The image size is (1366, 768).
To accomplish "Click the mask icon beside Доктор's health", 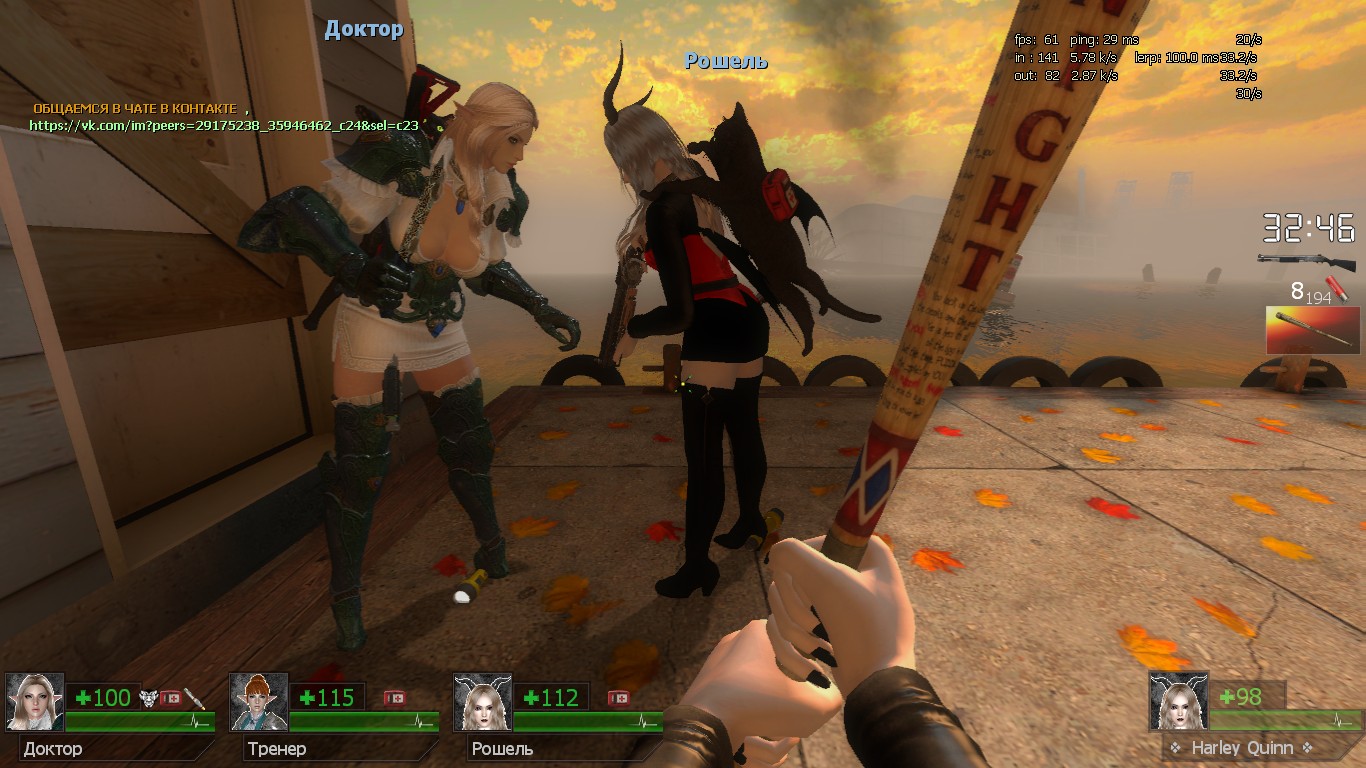I will point(149,698).
